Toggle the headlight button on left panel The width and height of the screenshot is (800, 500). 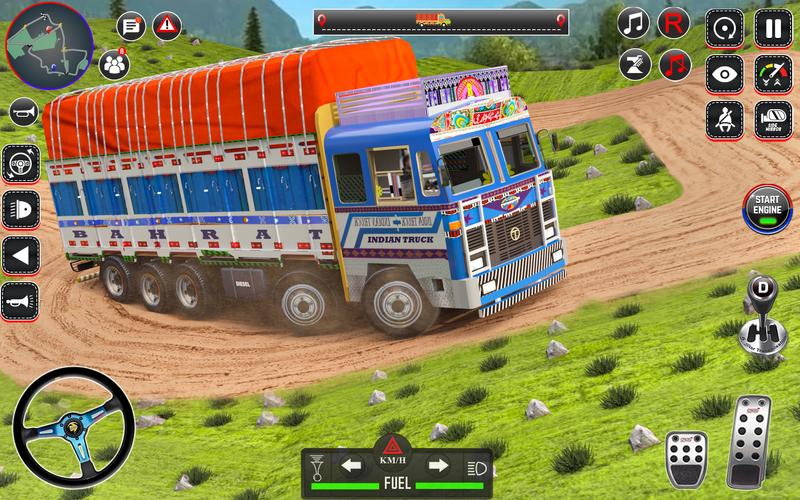(20, 209)
